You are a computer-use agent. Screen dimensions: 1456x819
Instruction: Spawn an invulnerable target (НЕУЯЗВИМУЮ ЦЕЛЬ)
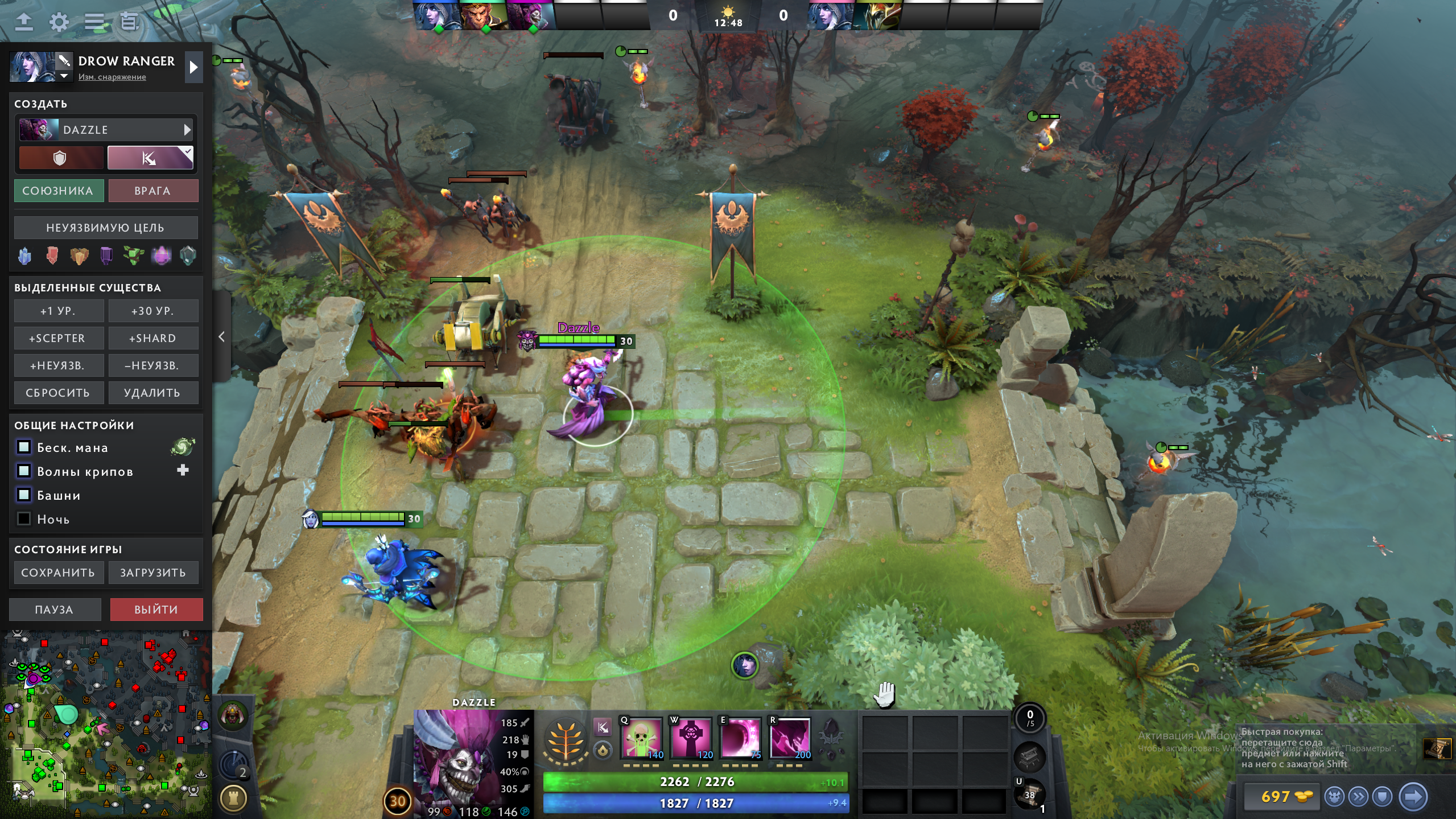coord(106,228)
